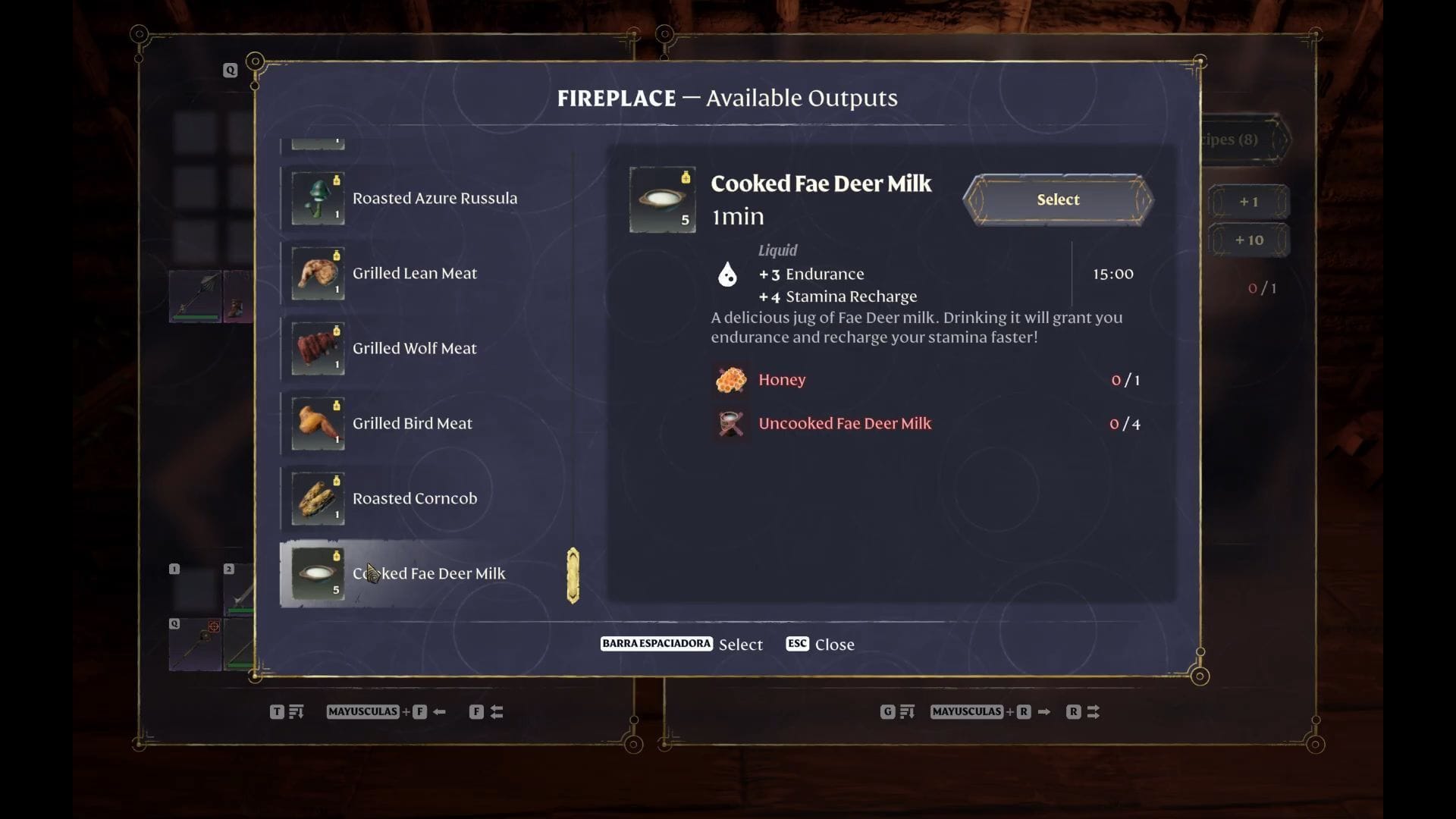Click the Q keybind icon top left
This screenshot has width=1456, height=819.
pyautogui.click(x=230, y=70)
